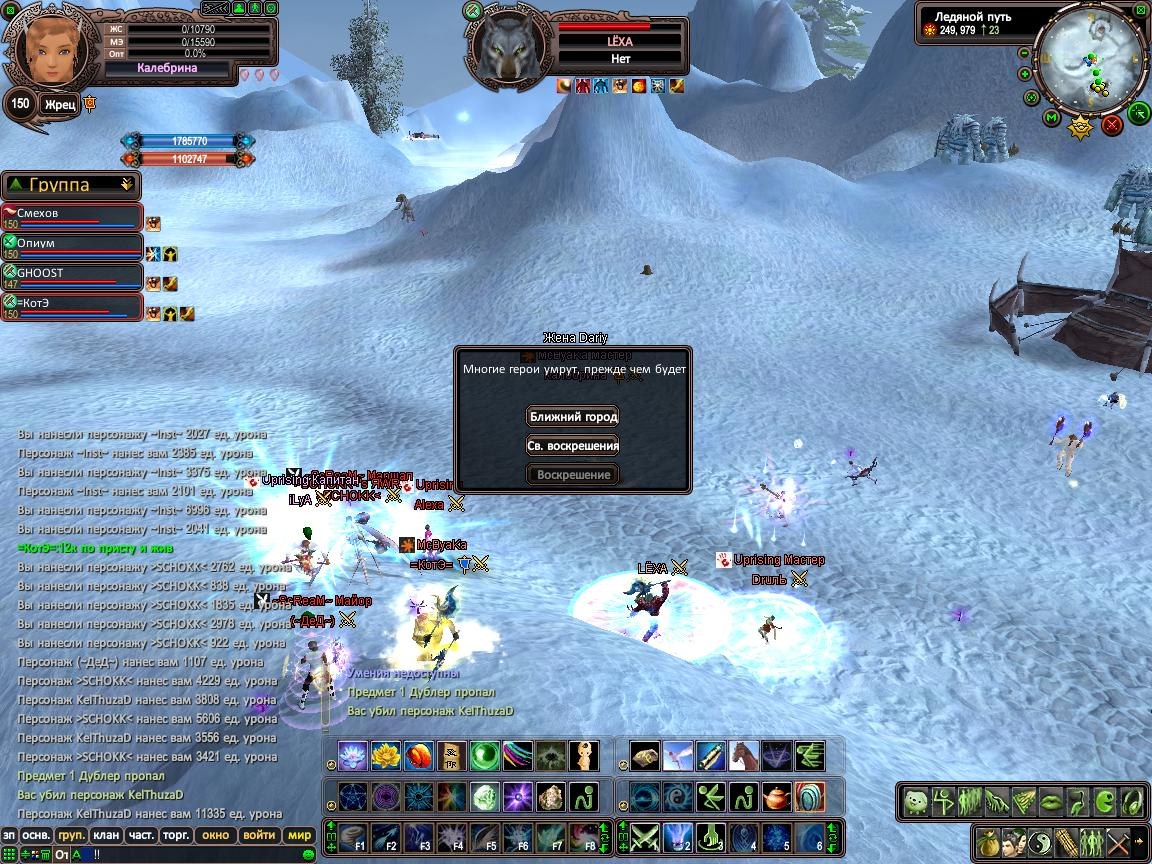Expand the 'Группа' party dropdown
Image resolution: width=1152 pixels, height=864 pixels.
126,184
